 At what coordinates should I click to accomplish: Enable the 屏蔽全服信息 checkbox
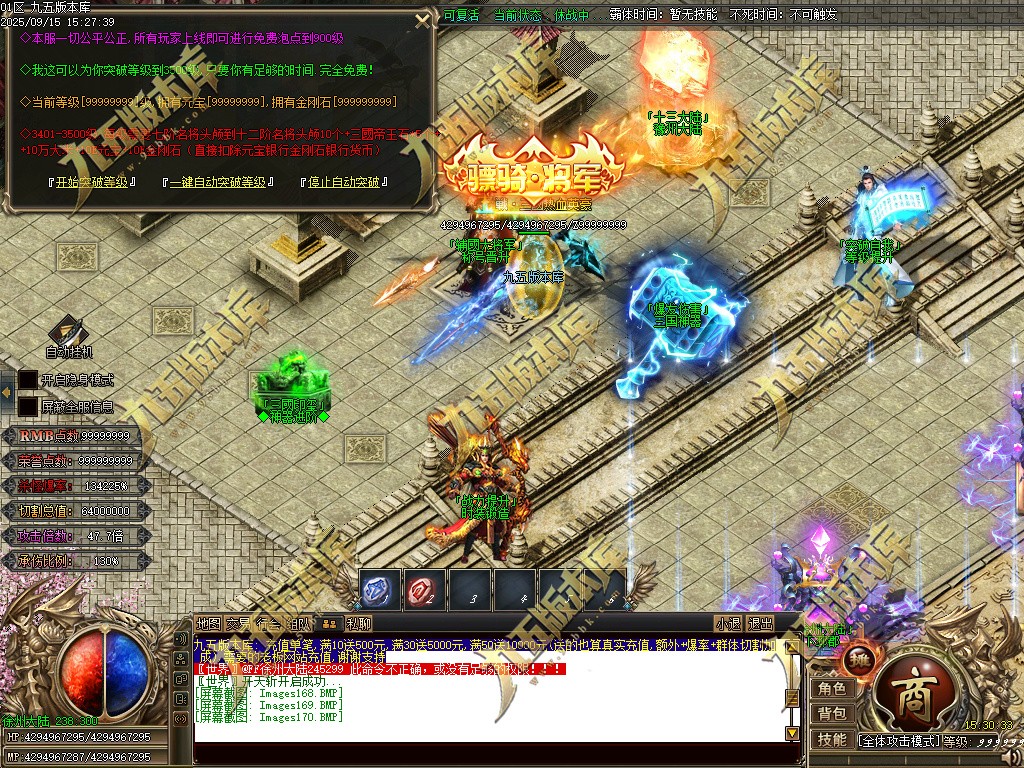coord(28,407)
